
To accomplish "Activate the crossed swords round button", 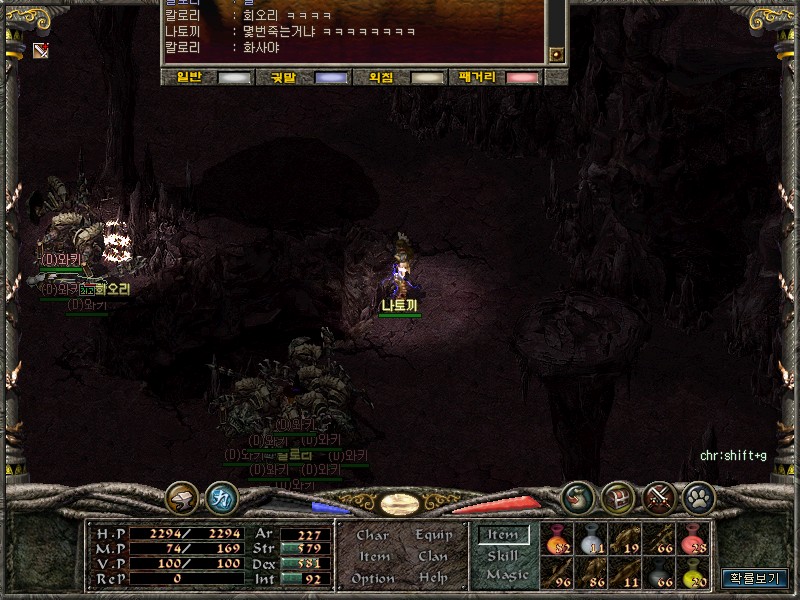I will [657, 496].
